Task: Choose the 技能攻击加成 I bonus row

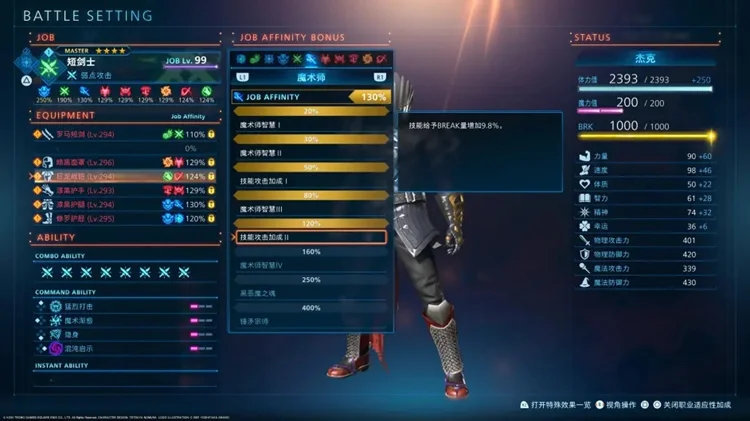Action: pos(308,181)
